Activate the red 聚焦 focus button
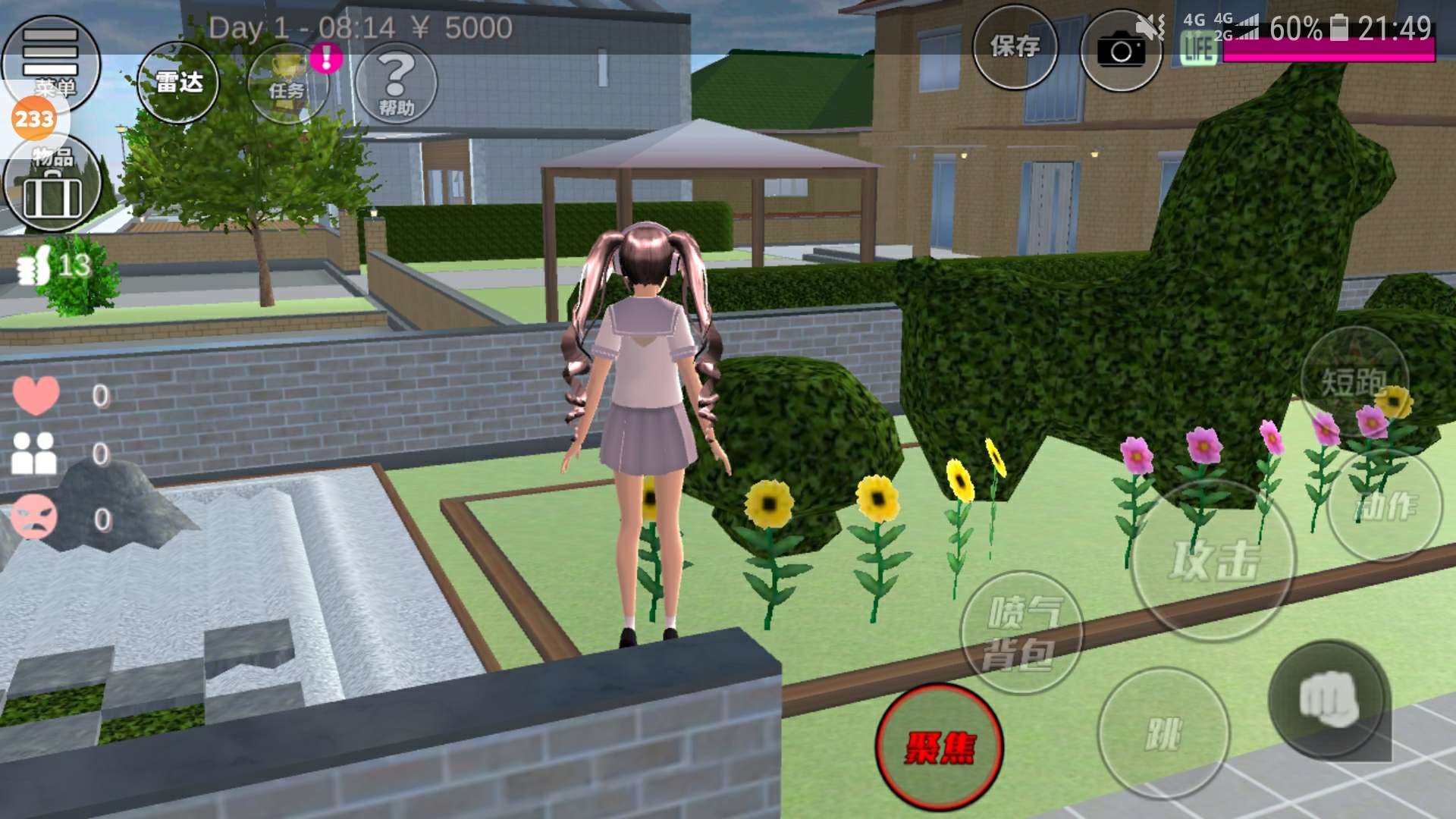1456x819 pixels. point(940,747)
